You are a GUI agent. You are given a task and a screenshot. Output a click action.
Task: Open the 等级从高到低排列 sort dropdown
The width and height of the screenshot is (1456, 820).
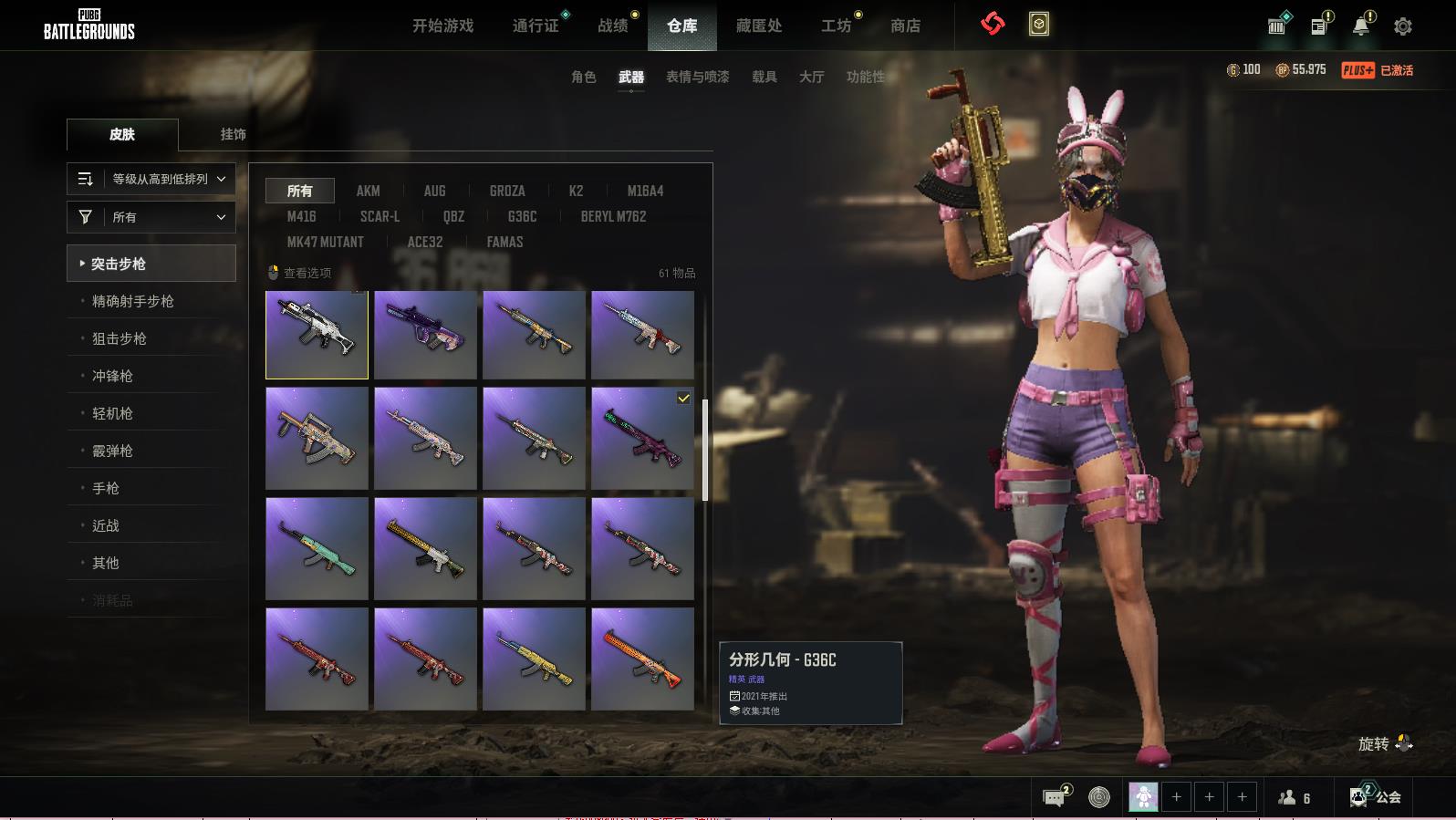click(151, 179)
